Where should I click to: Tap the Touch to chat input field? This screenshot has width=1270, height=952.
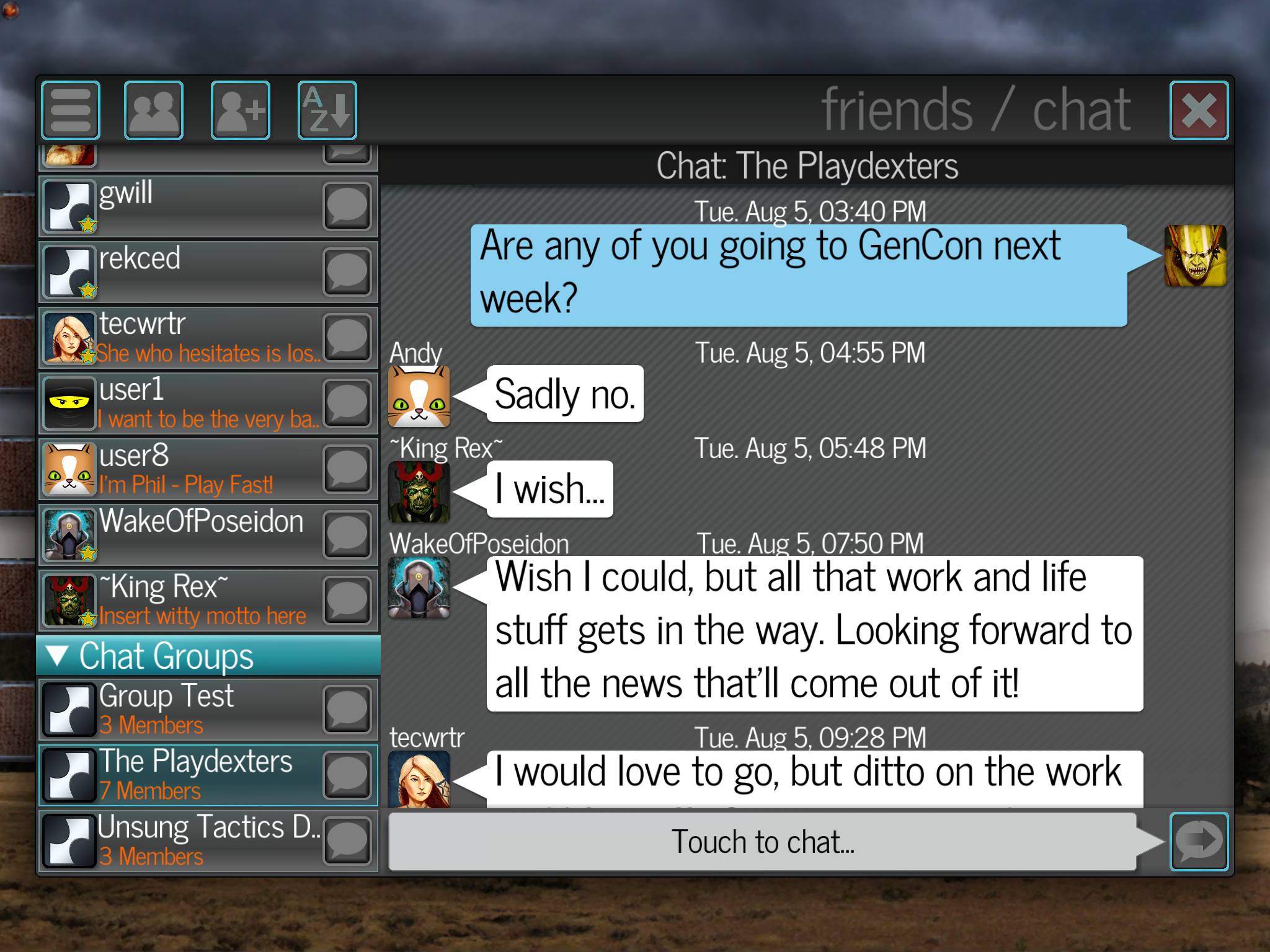coord(763,842)
